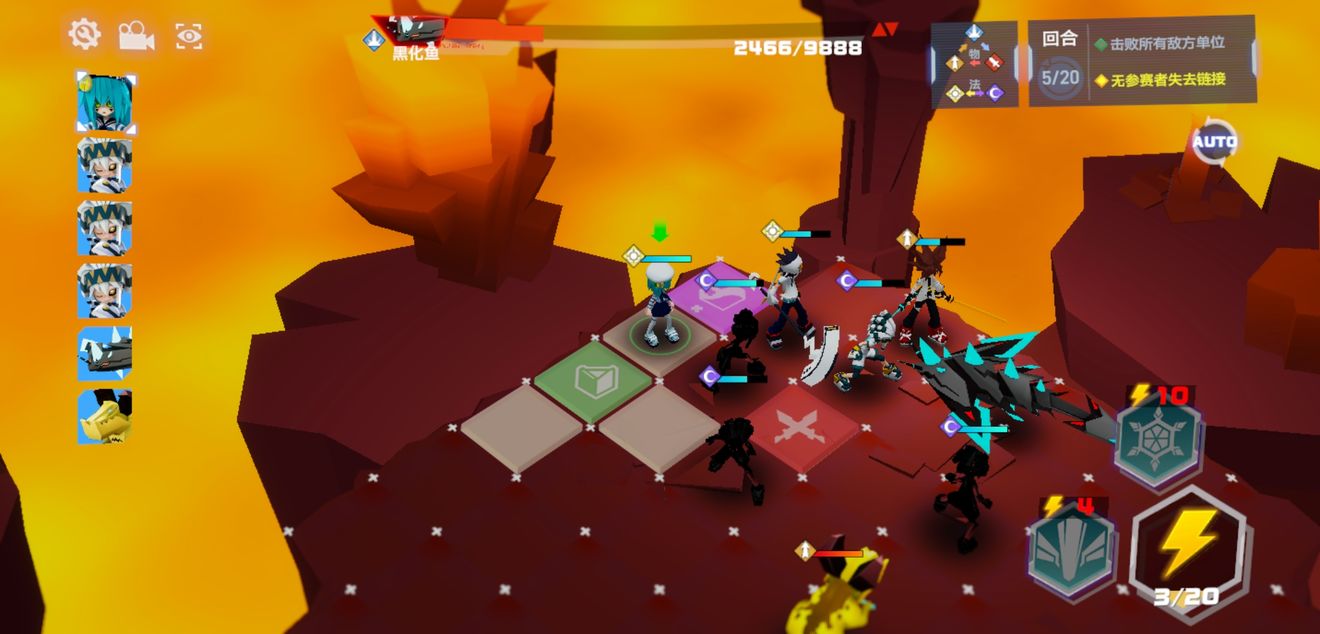Toggle the eye visibility icon
1320x634 pixels.
pos(189,37)
